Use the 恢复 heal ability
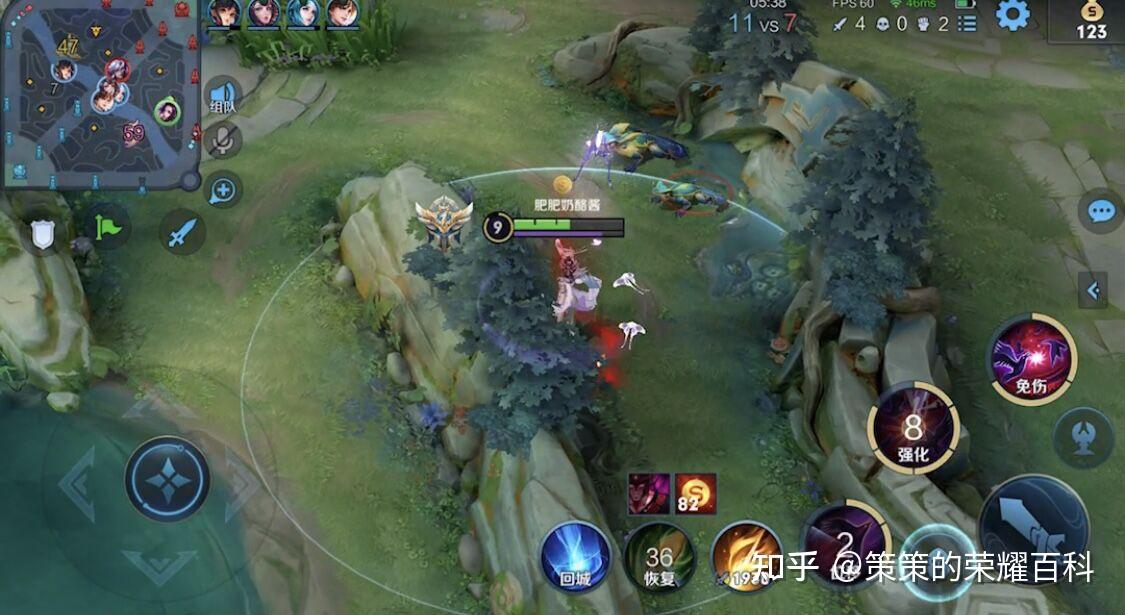 pos(659,557)
